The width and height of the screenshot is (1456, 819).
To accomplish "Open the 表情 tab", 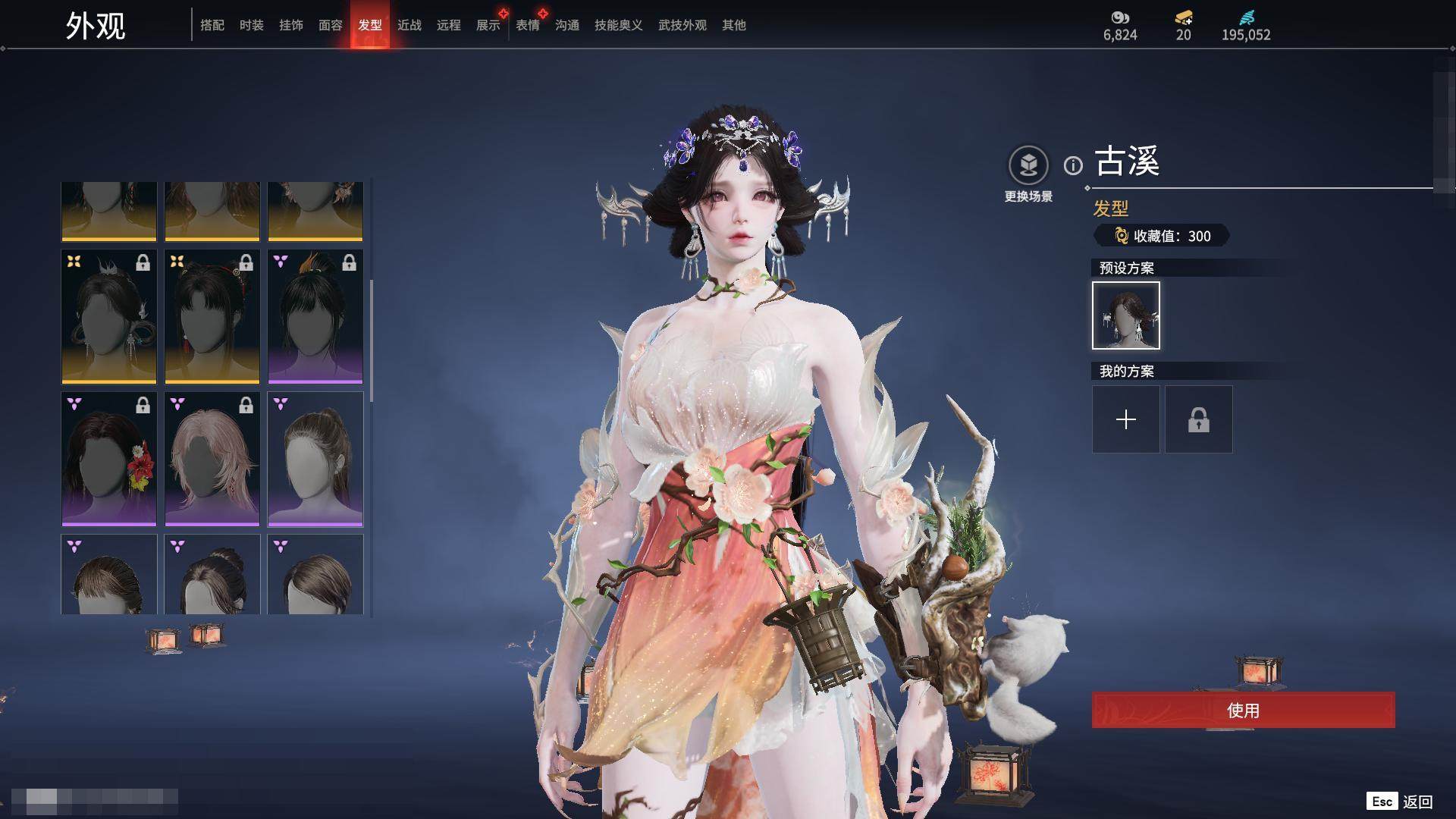I will 528,25.
